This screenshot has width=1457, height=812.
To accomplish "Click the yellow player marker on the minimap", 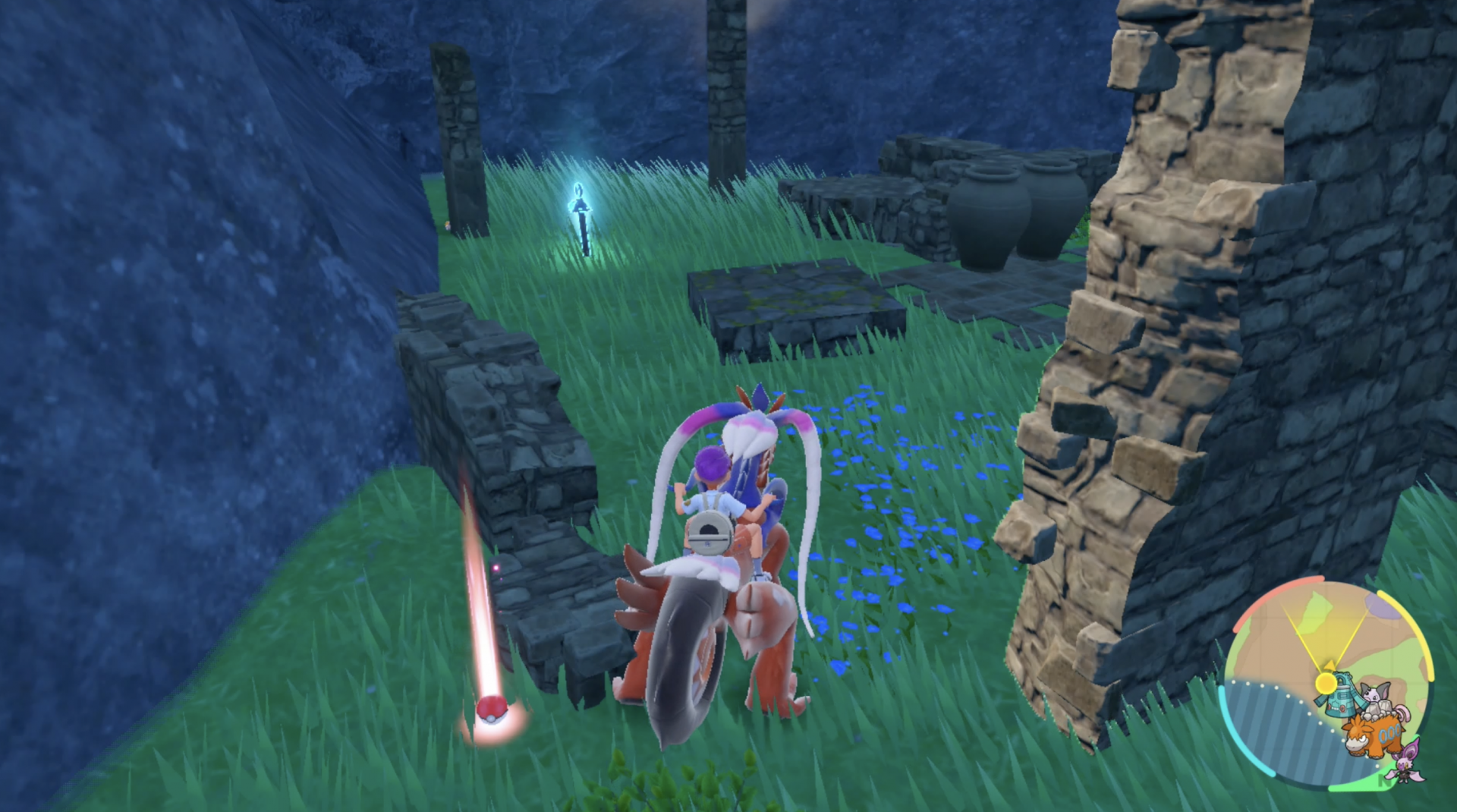I will pyautogui.click(x=1326, y=682).
